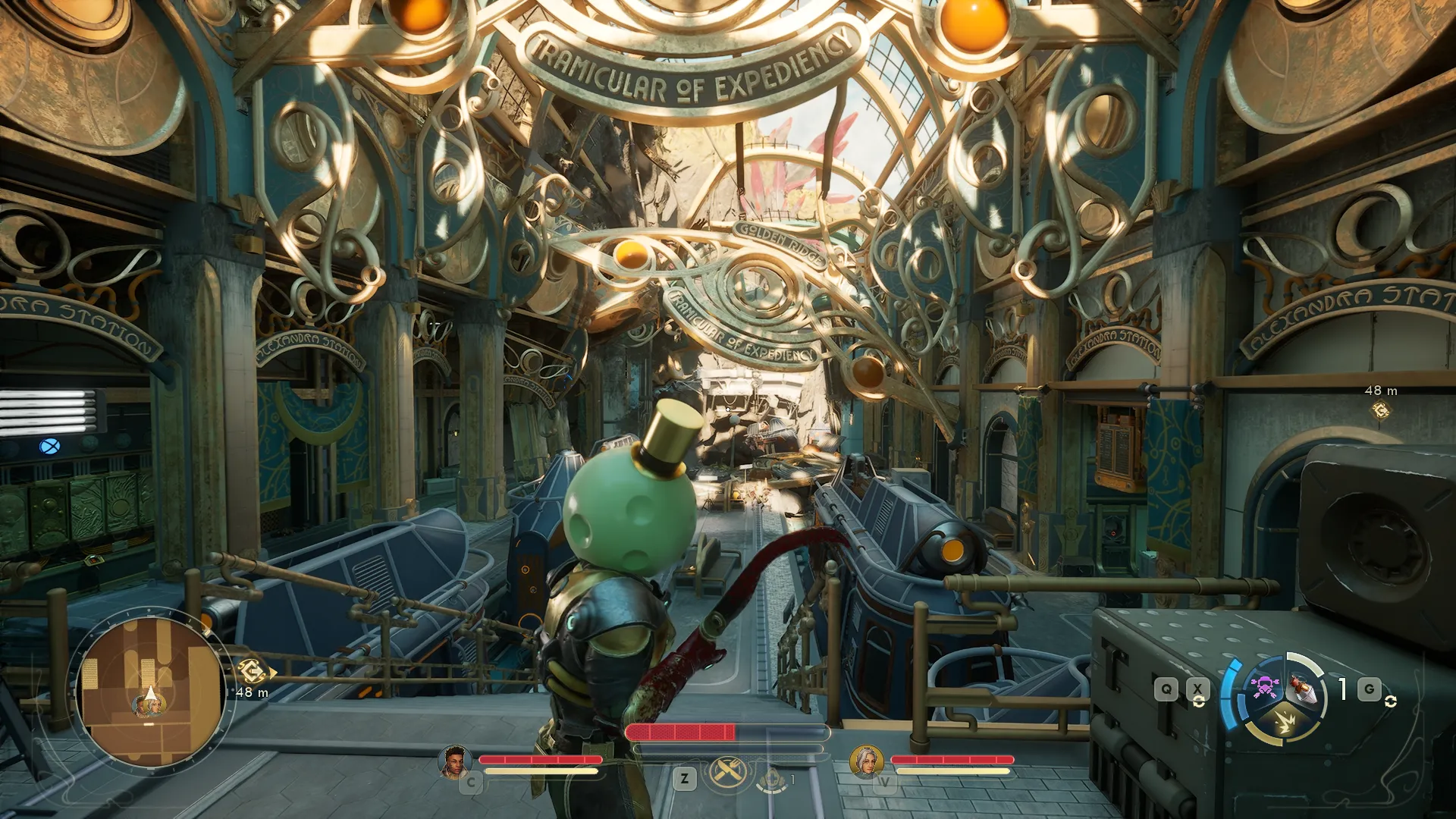The image size is (1456, 819).
Task: Click the floating objective marker on the right wall
Action: 1381,410
